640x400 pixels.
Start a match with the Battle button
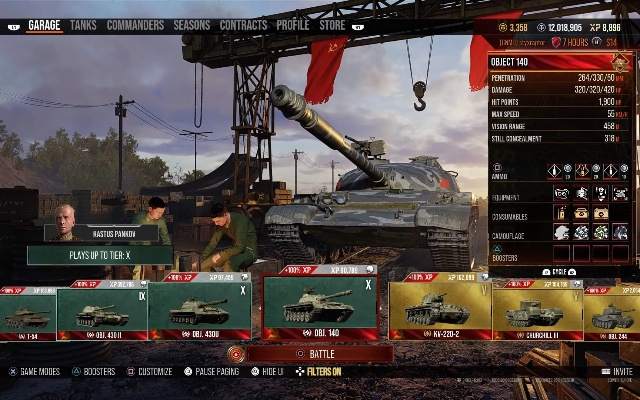pos(318,354)
